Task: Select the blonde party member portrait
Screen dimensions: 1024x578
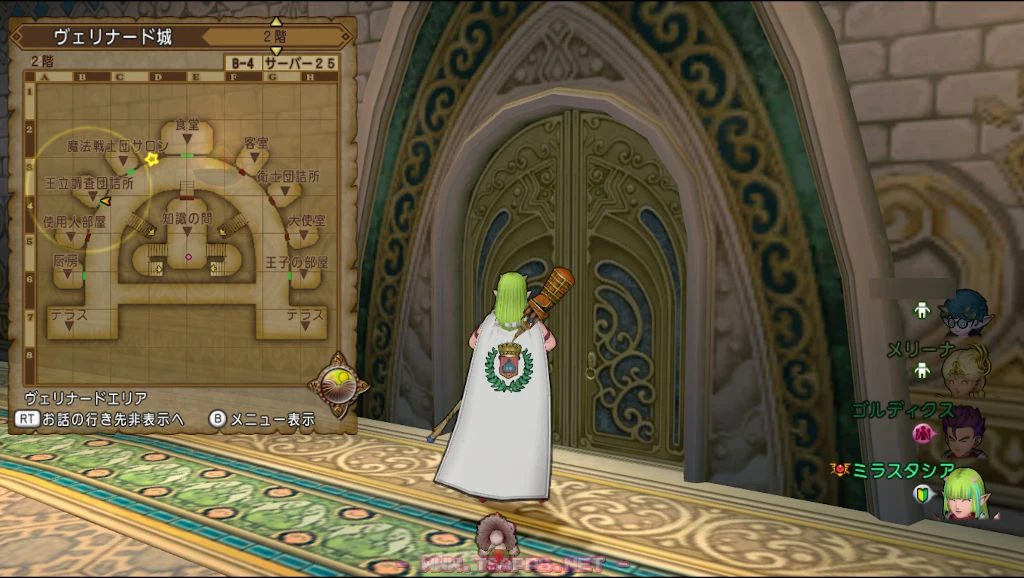Action: pyautogui.click(x=966, y=371)
